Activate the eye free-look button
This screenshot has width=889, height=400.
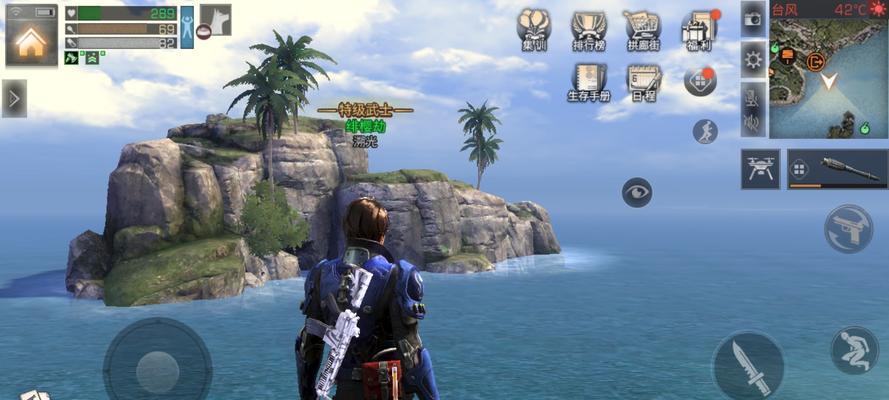pyautogui.click(x=637, y=191)
